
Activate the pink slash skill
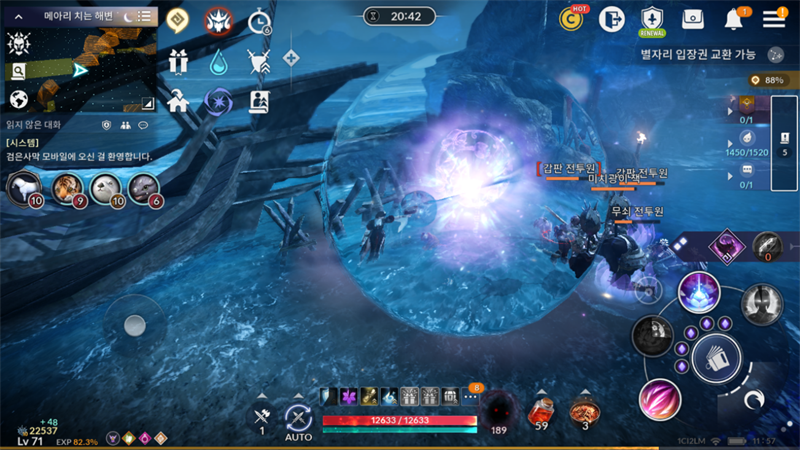pos(660,398)
